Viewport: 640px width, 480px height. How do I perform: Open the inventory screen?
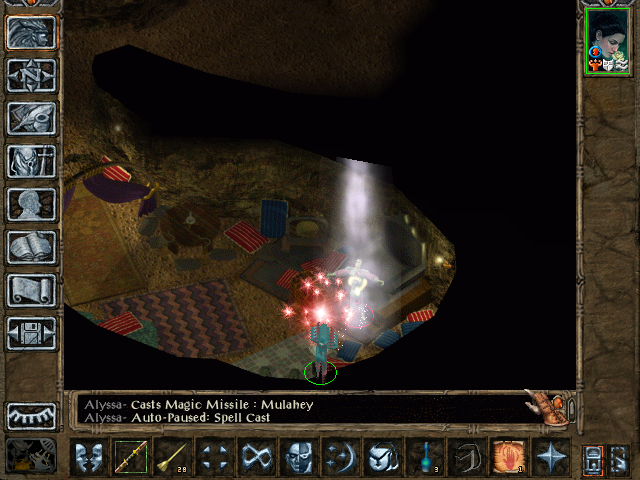(32, 161)
